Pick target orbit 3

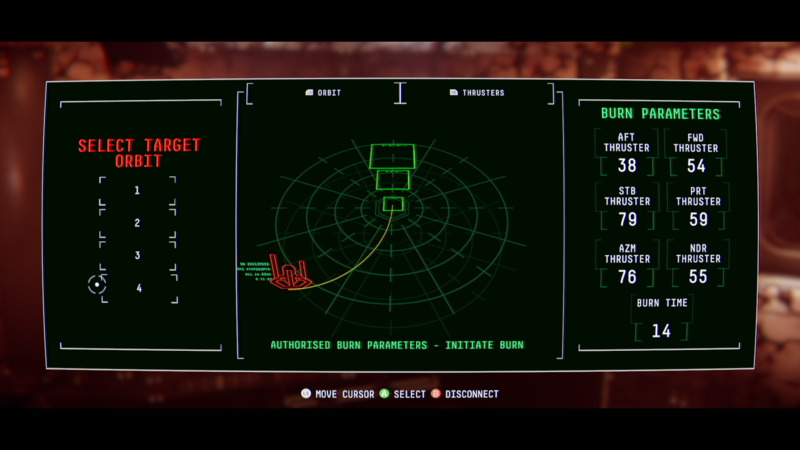pos(138,256)
